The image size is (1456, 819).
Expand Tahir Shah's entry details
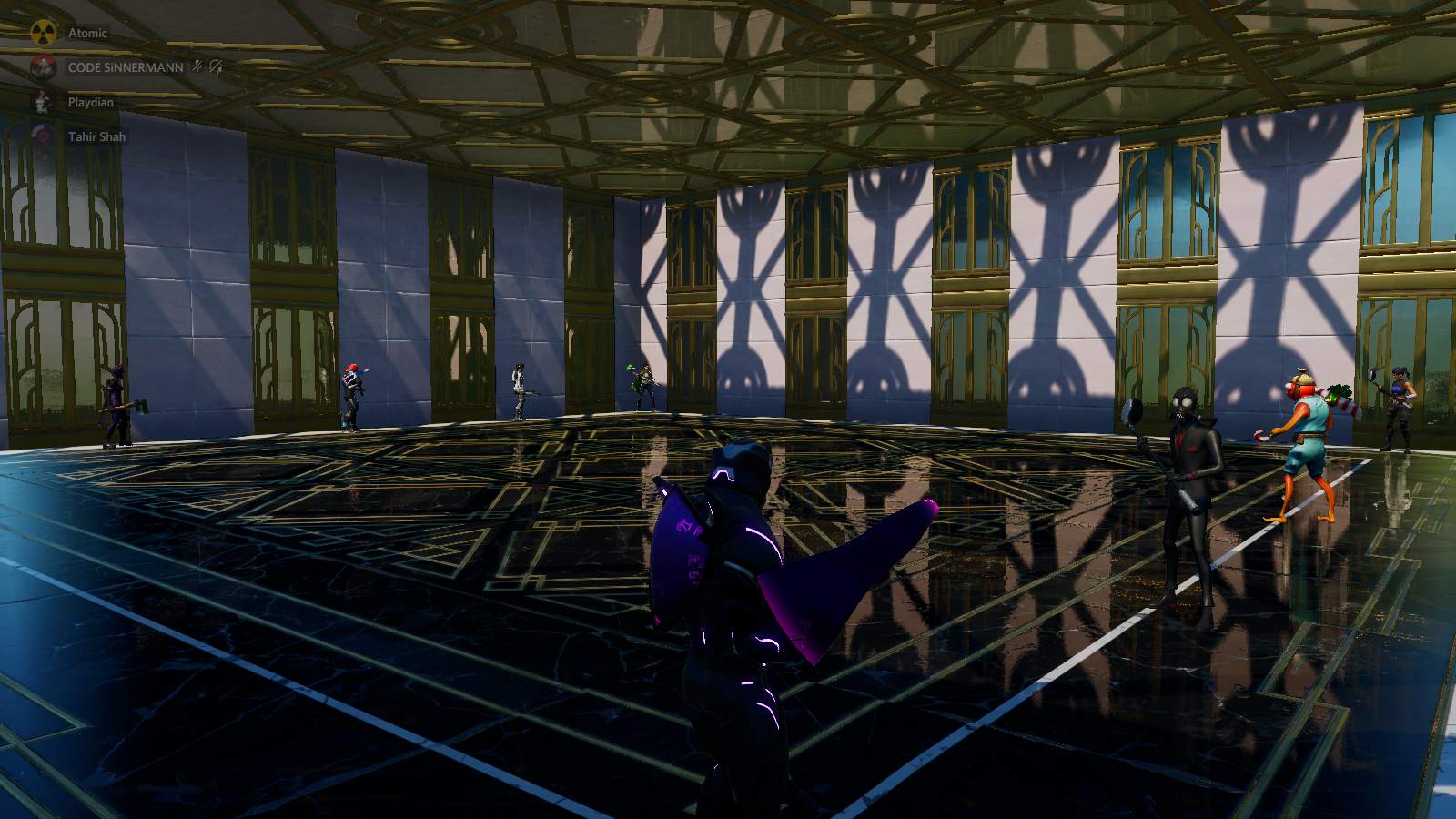pyautogui.click(x=96, y=136)
